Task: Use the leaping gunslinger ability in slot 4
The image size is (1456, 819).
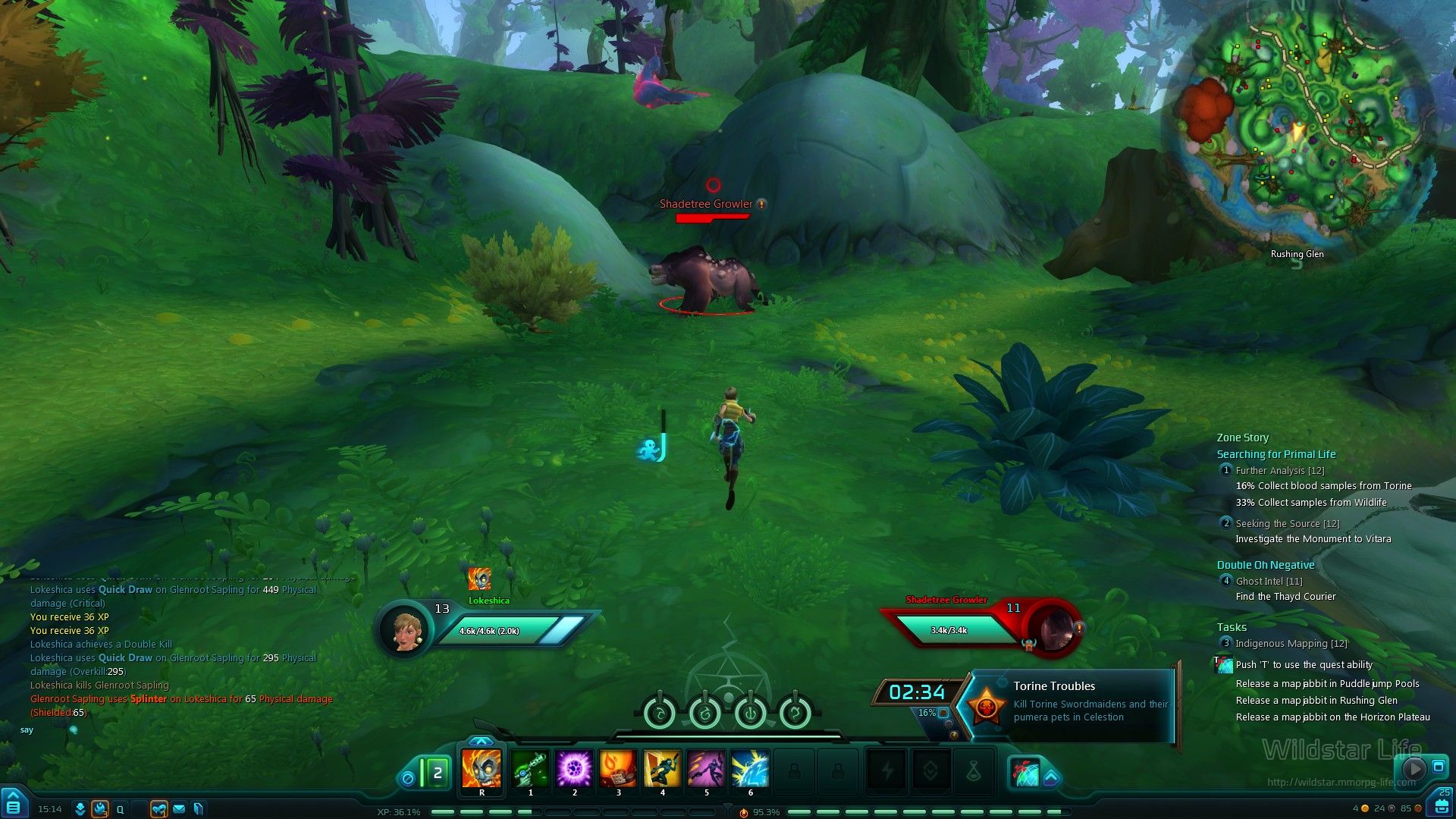Action: (662, 769)
